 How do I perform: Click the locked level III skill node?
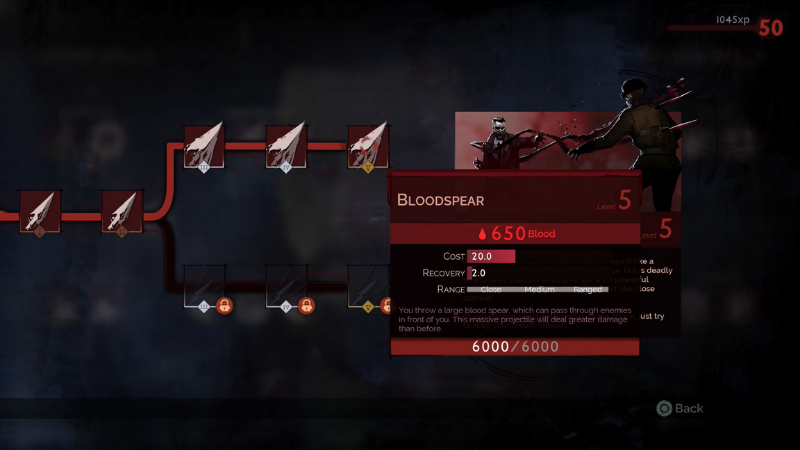pyautogui.click(x=204, y=285)
